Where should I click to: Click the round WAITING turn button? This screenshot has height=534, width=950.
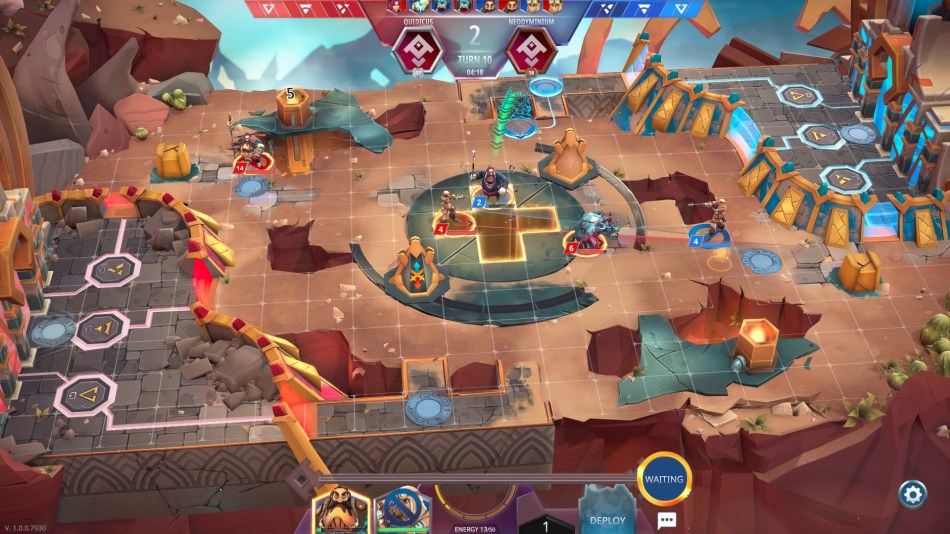pyautogui.click(x=664, y=479)
